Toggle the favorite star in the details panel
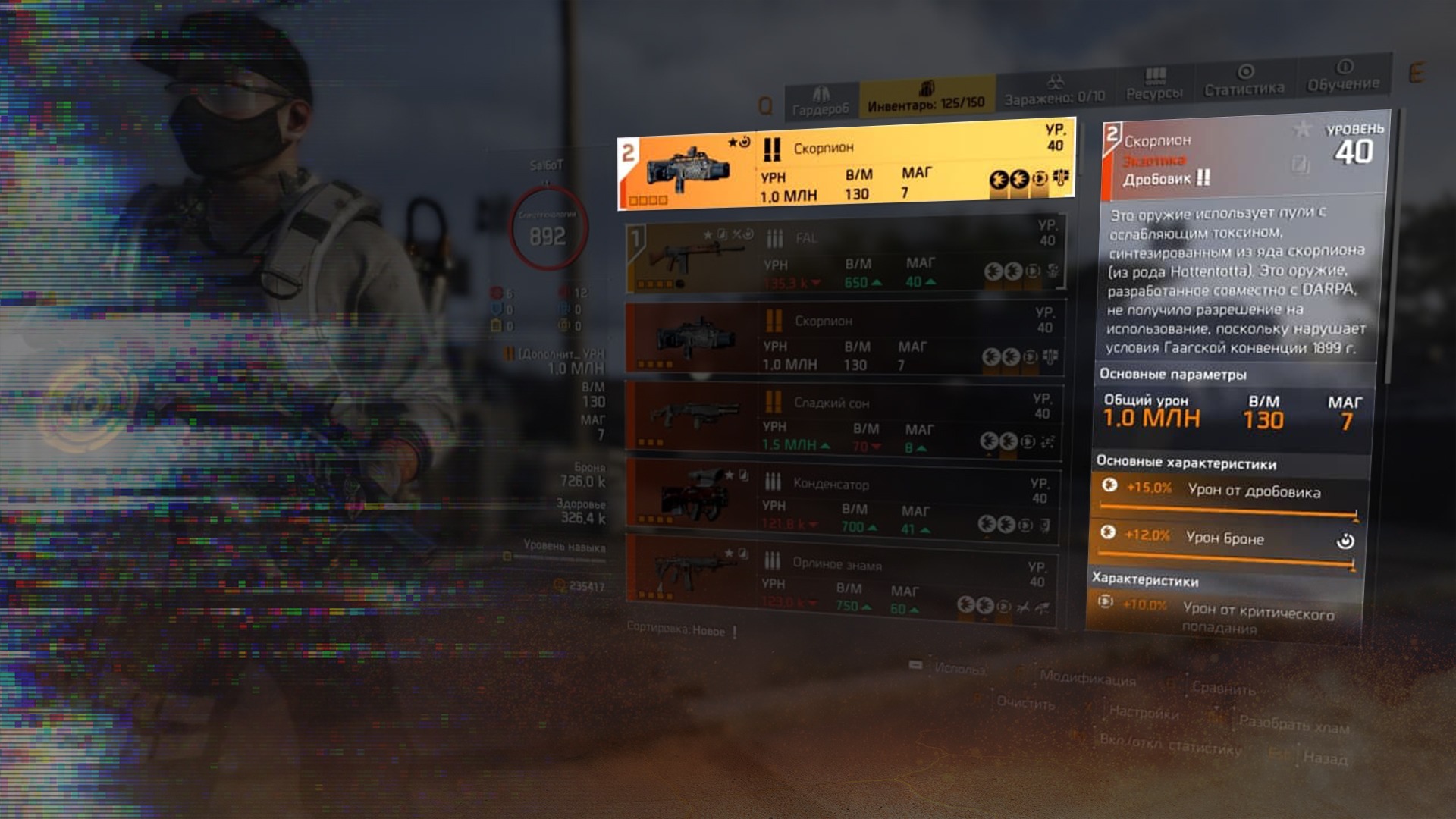 [x=1302, y=129]
